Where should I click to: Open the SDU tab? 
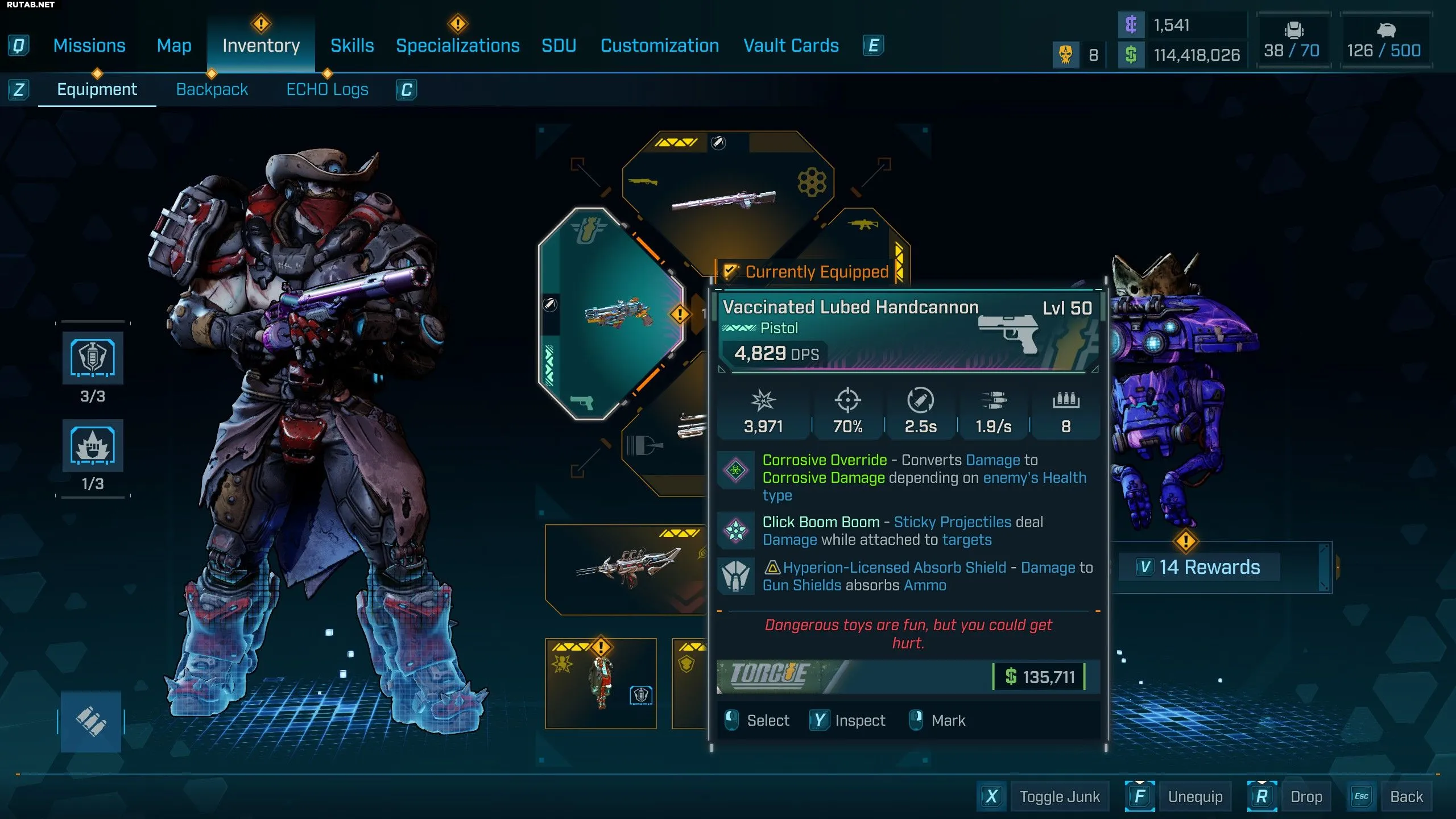(x=559, y=45)
